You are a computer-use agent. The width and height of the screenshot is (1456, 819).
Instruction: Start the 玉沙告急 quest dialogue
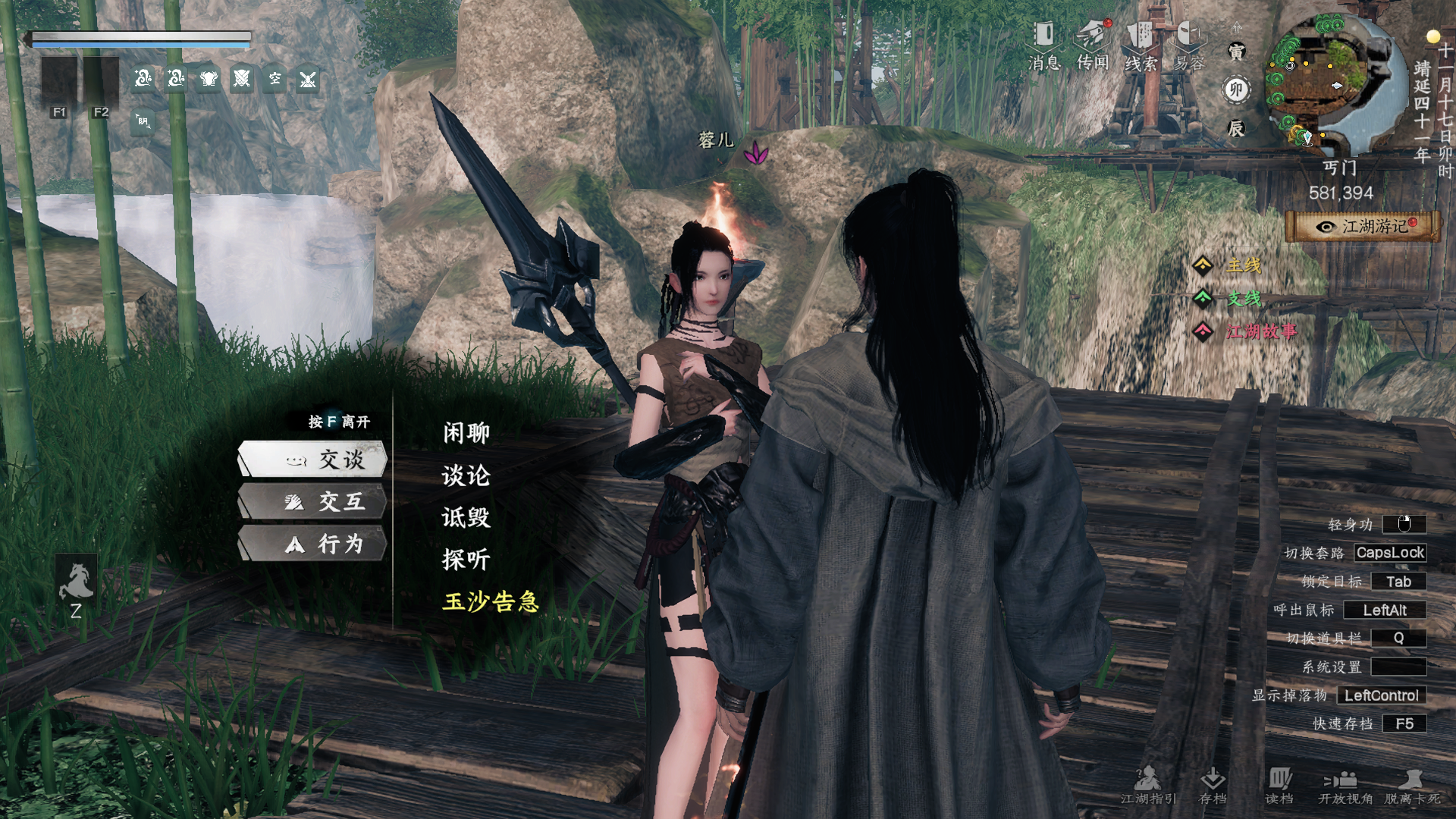click(x=491, y=601)
